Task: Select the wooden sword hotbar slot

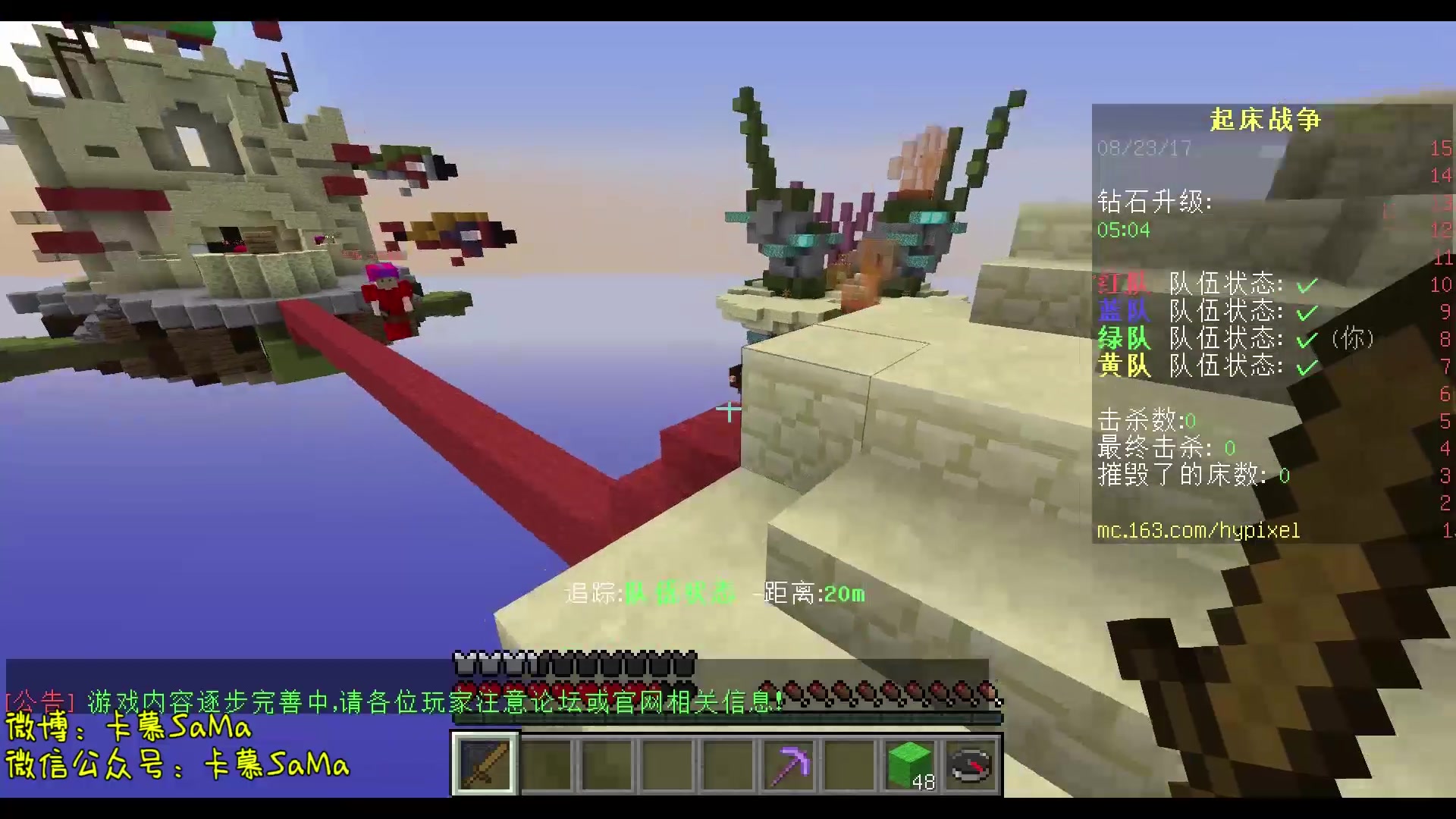Action: point(485,764)
